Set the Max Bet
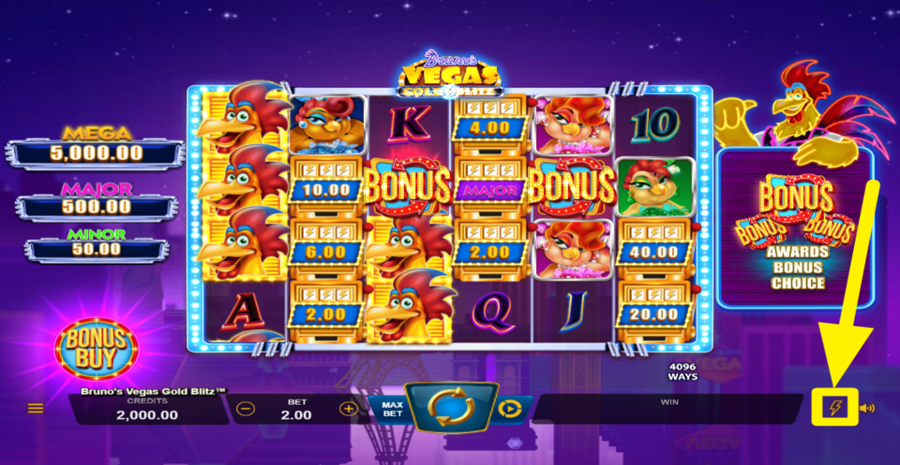Image resolution: width=900 pixels, height=465 pixels. 393,408
